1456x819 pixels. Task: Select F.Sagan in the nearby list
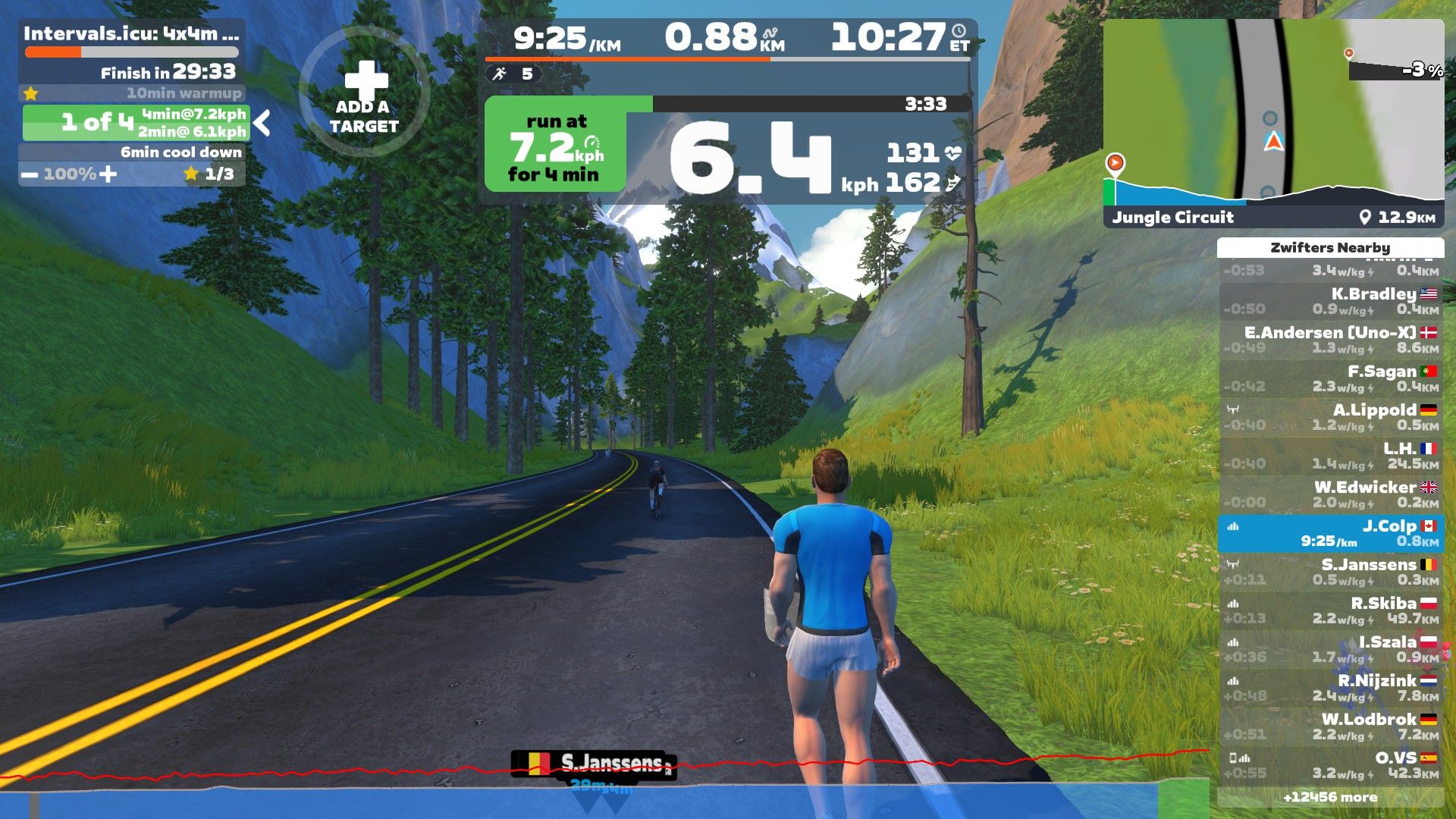tap(1331, 378)
